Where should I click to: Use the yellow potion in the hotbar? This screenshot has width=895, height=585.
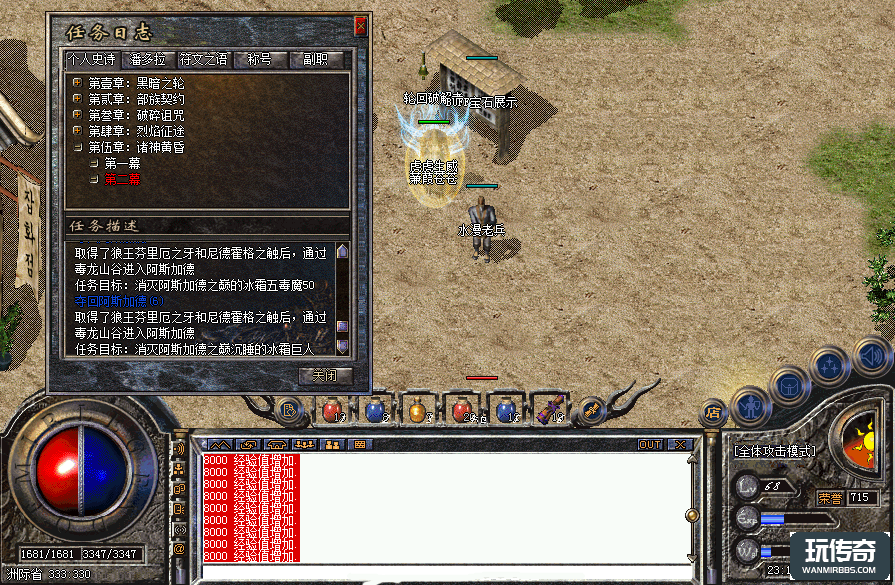pos(417,409)
